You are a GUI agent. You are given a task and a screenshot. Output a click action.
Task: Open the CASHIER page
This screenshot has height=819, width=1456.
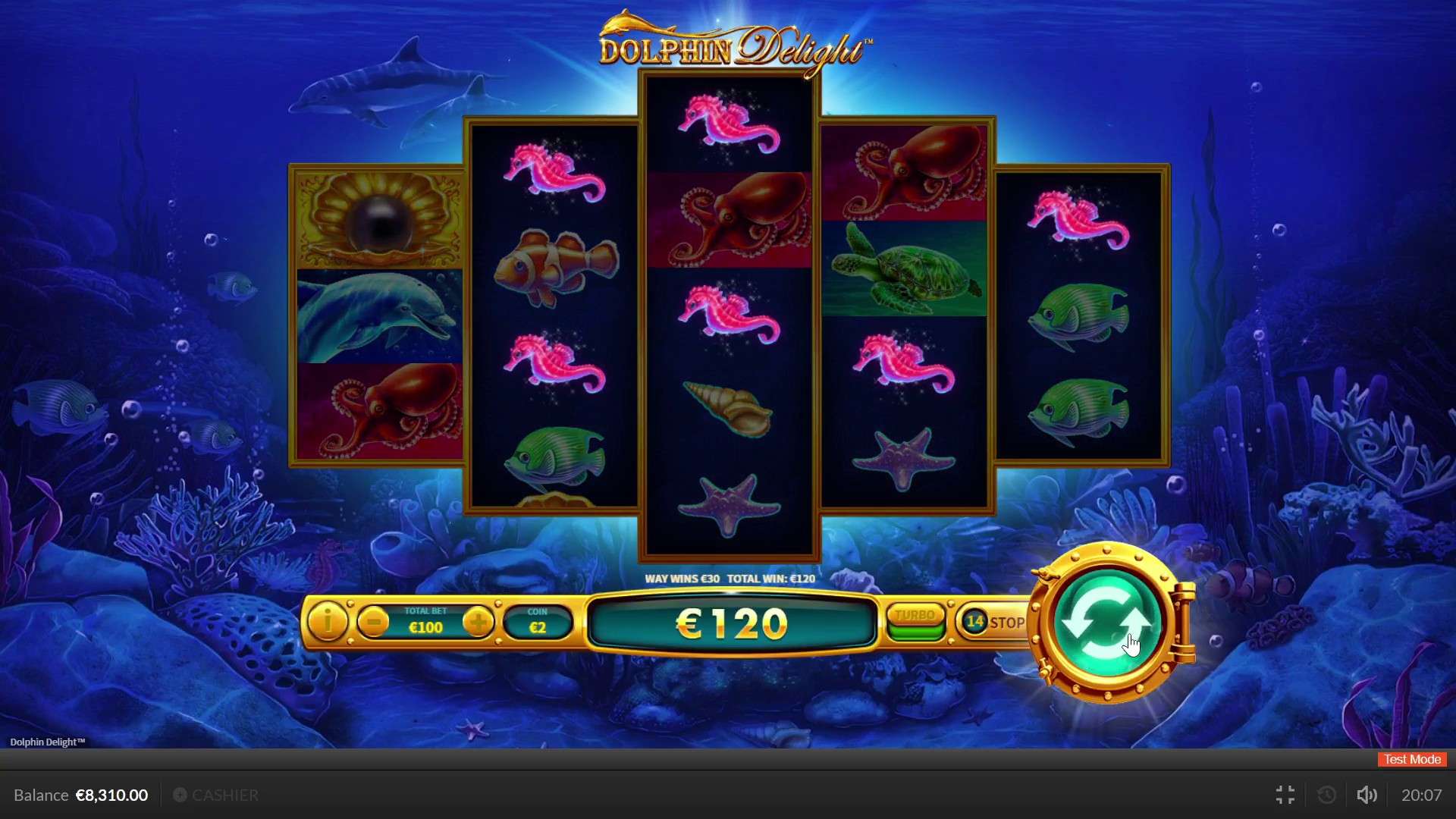click(x=225, y=795)
